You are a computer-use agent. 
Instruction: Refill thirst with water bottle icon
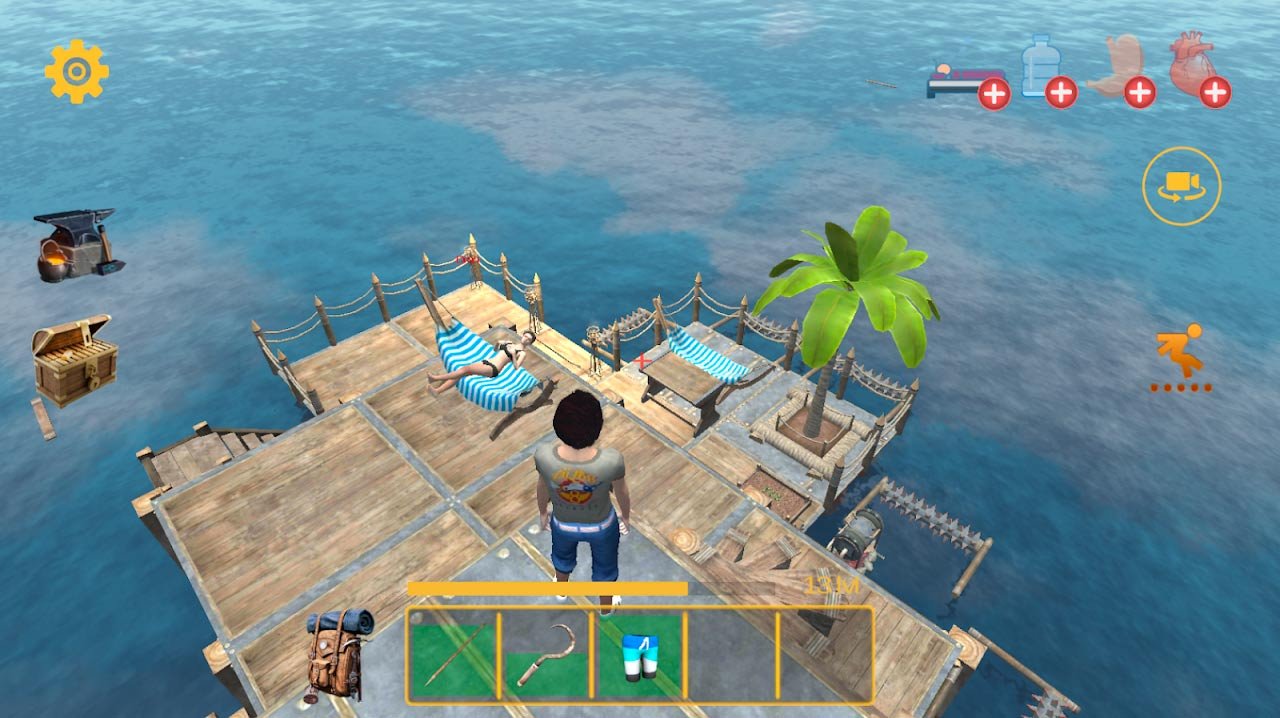point(1046,72)
